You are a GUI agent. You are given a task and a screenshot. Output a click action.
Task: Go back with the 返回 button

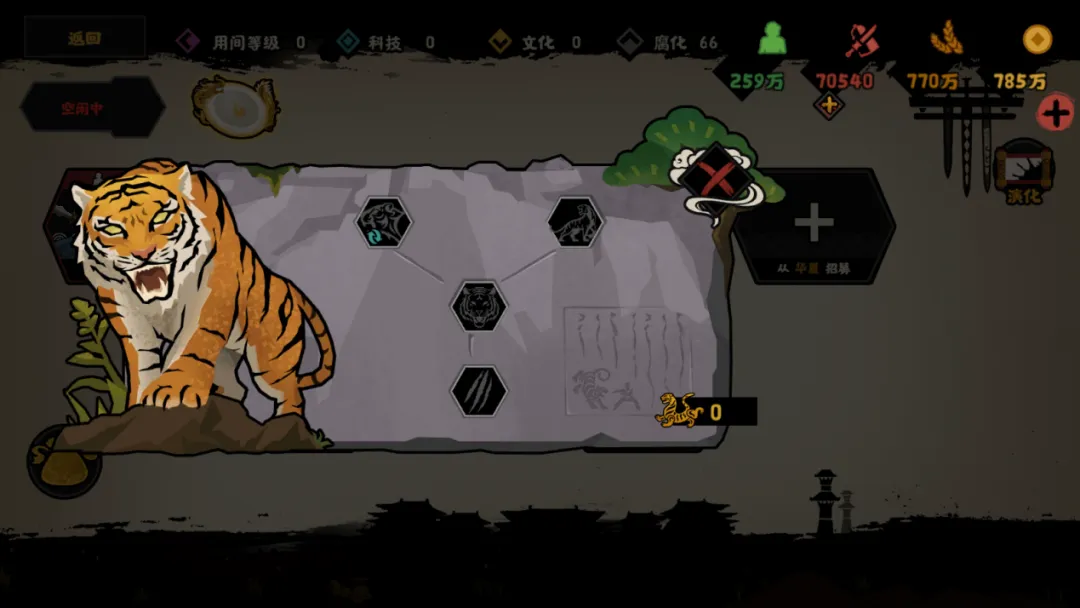pyautogui.click(x=85, y=39)
